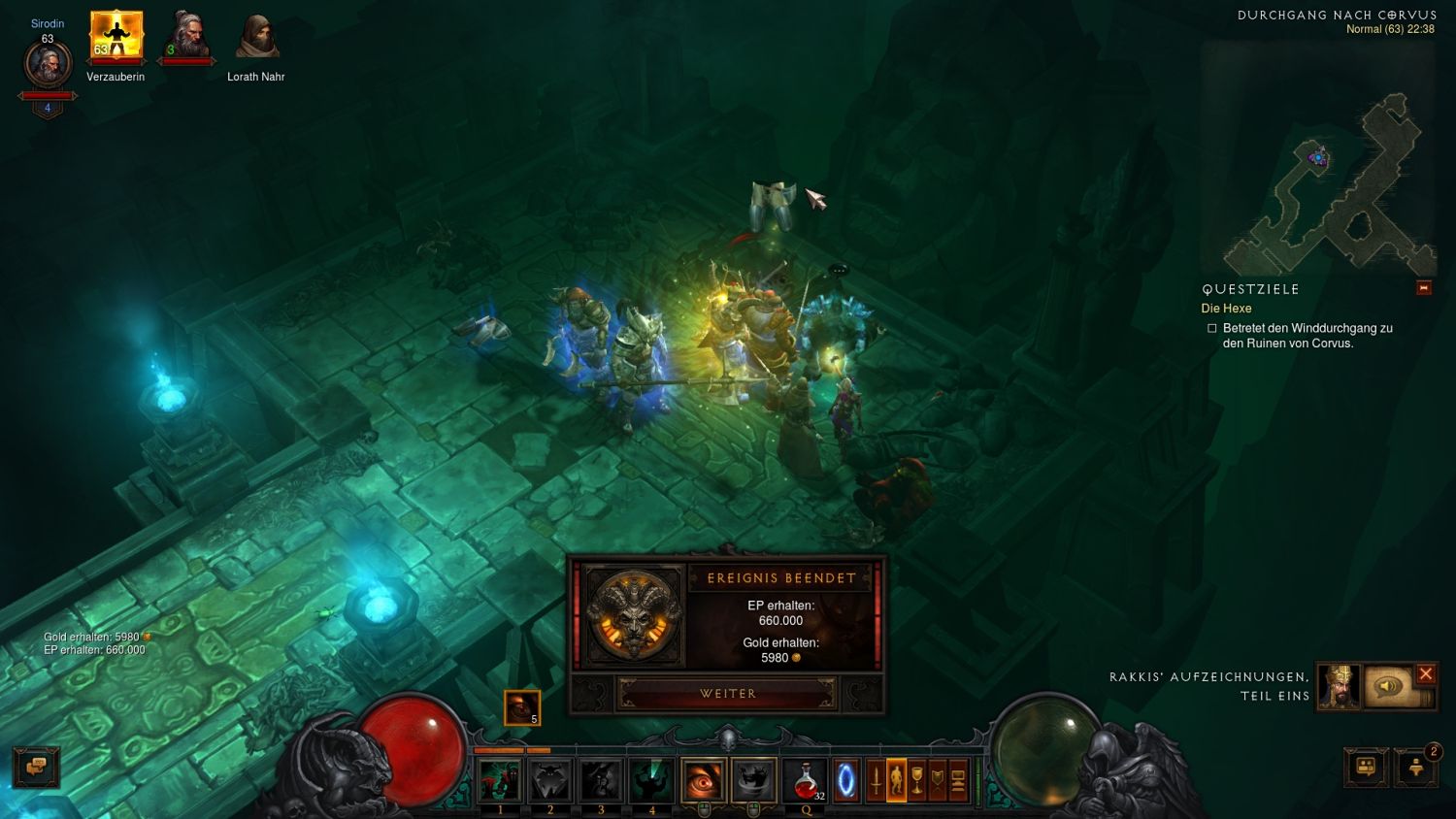Open the character inventory figure icon
The image size is (1456, 819).
897,780
